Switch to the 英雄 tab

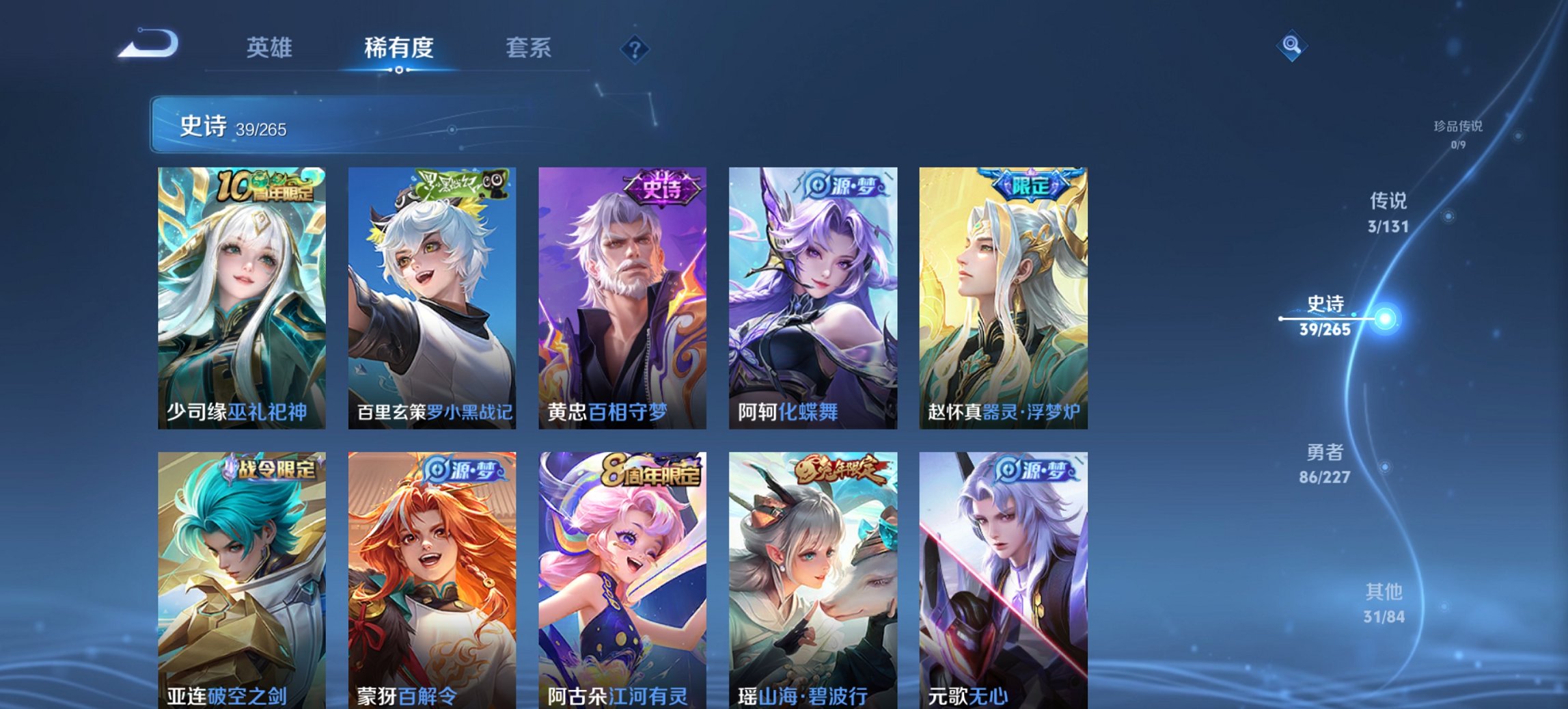coord(271,48)
